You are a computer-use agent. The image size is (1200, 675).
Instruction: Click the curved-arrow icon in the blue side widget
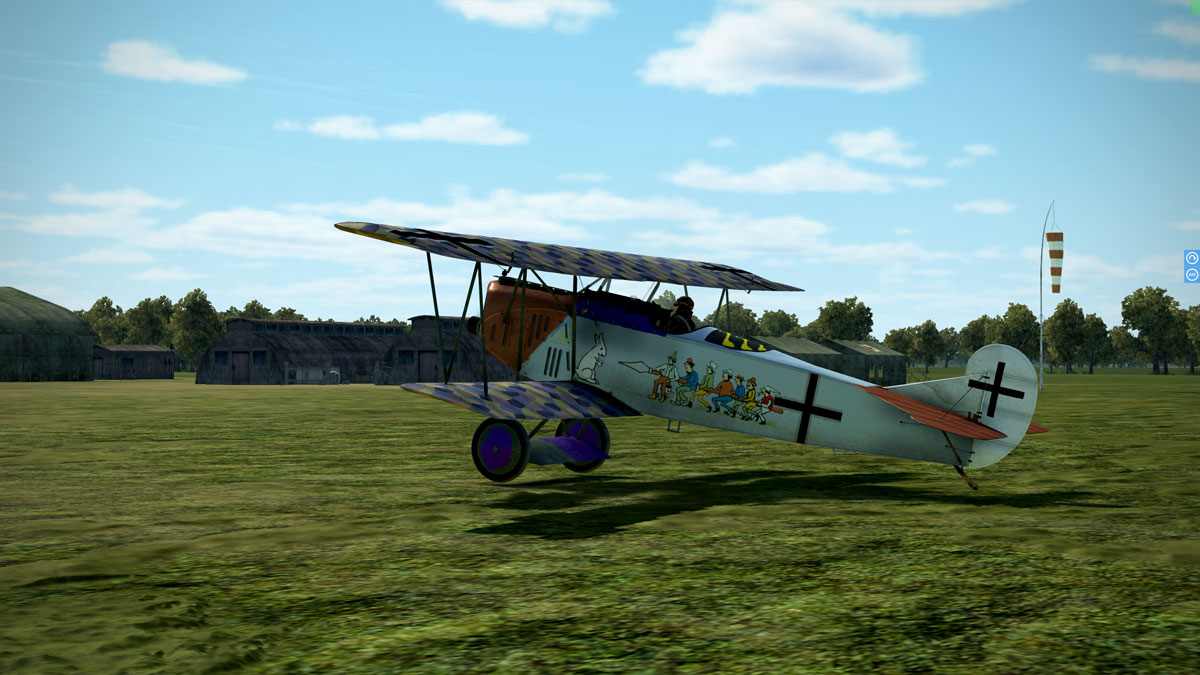(x=1192, y=258)
